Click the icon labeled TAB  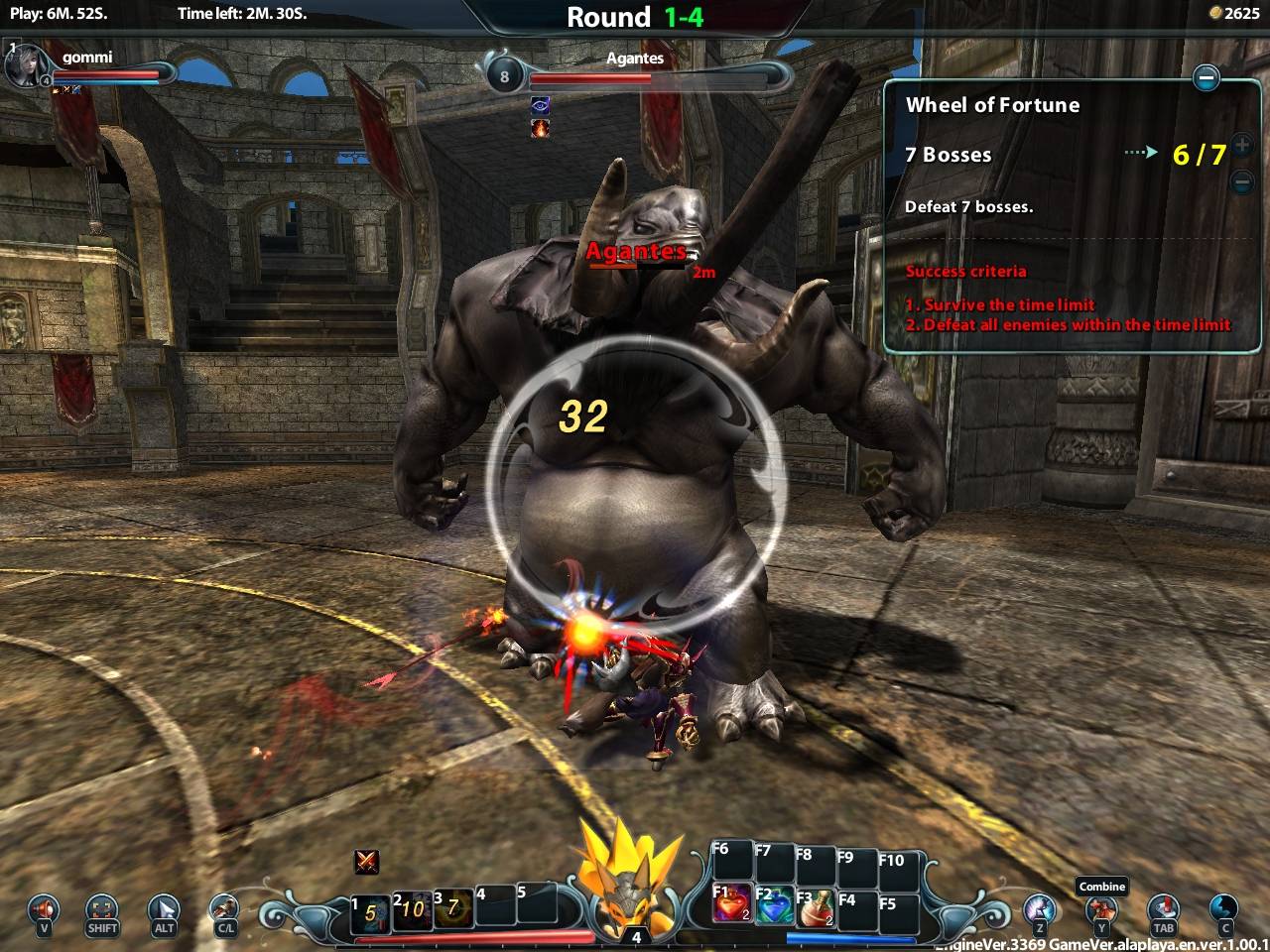[1163, 908]
